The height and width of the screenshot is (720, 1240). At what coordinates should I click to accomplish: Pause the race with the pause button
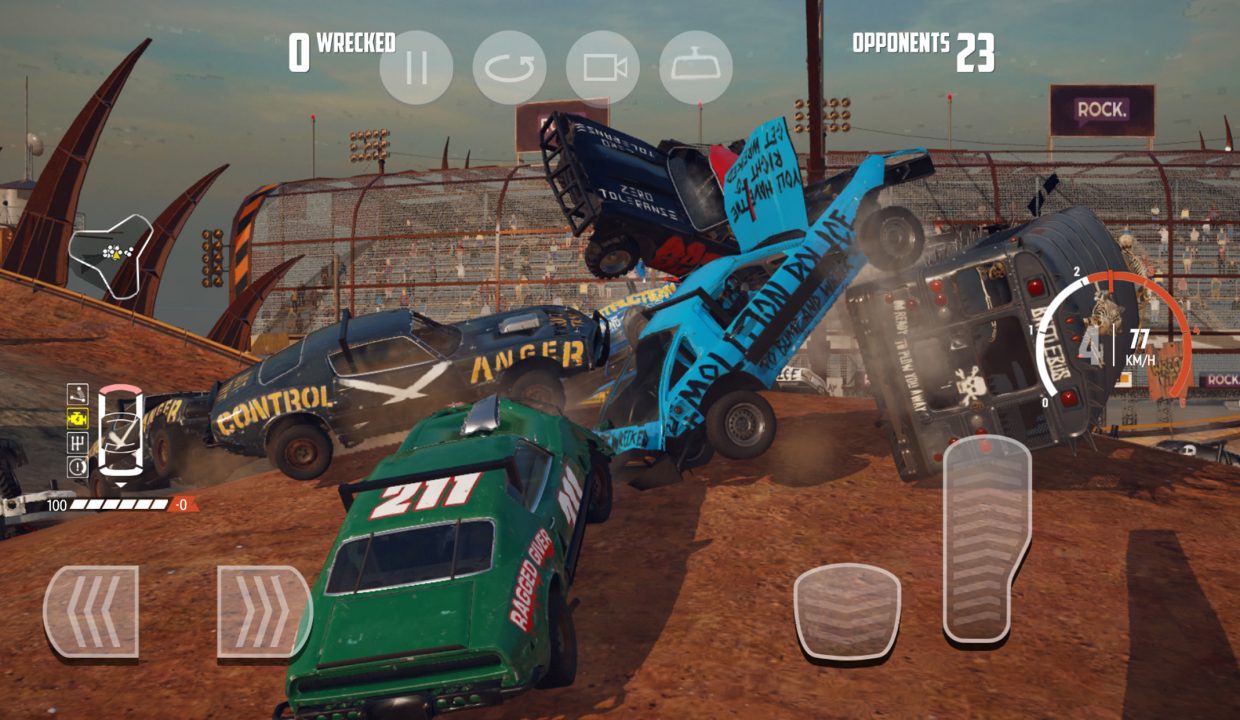click(416, 68)
